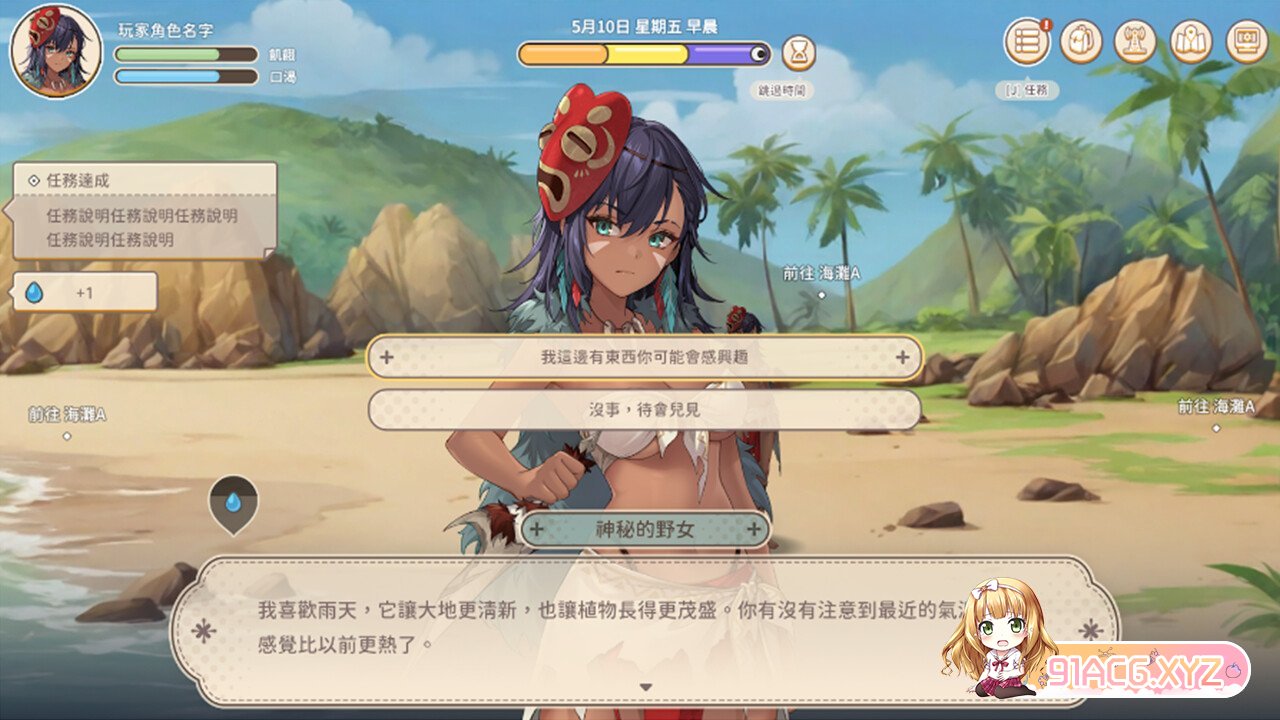Open the 任務 quest log icon
1280x720 pixels.
pos(1026,42)
